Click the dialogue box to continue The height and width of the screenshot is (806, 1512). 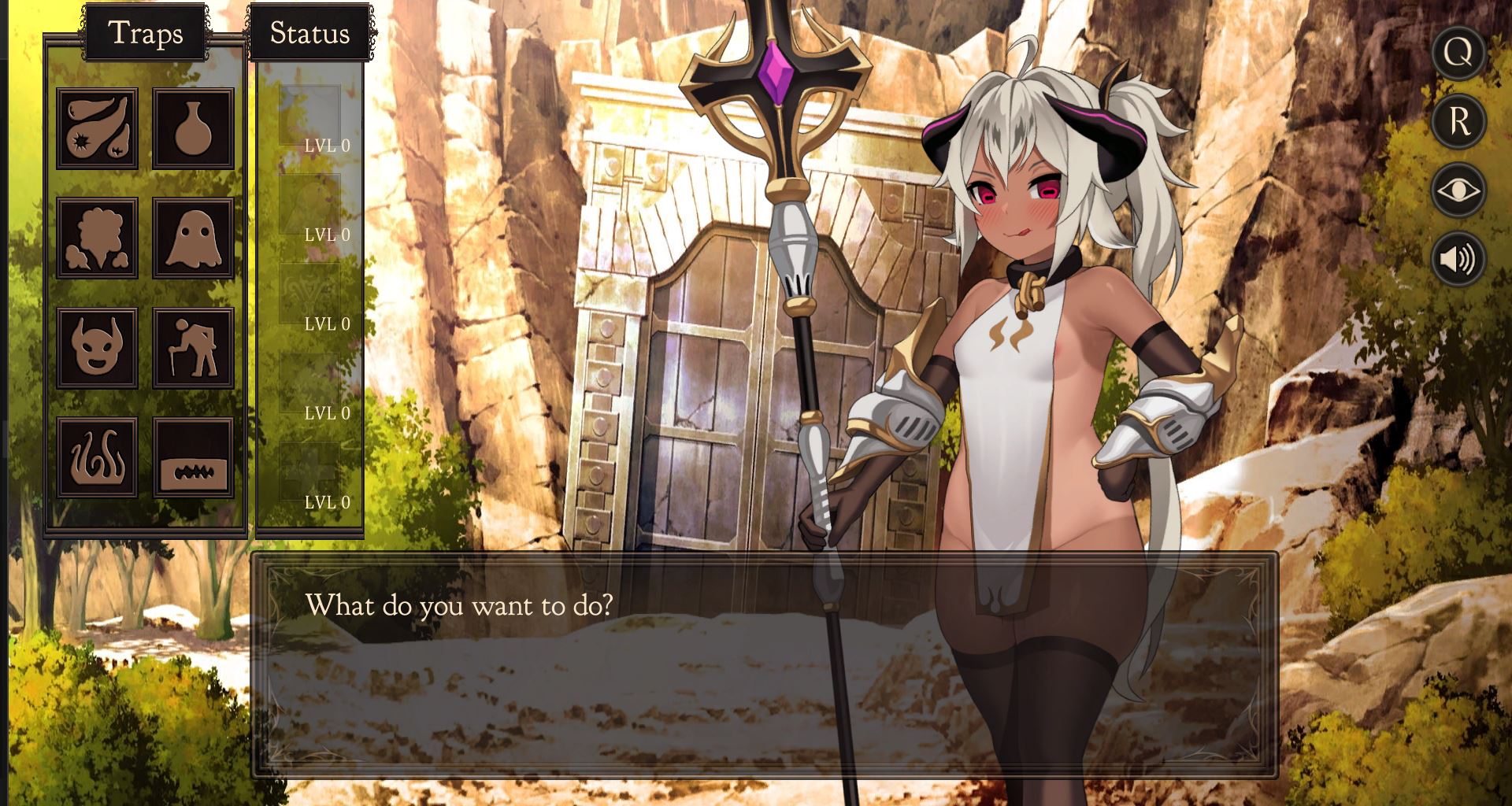pyautogui.click(x=764, y=665)
